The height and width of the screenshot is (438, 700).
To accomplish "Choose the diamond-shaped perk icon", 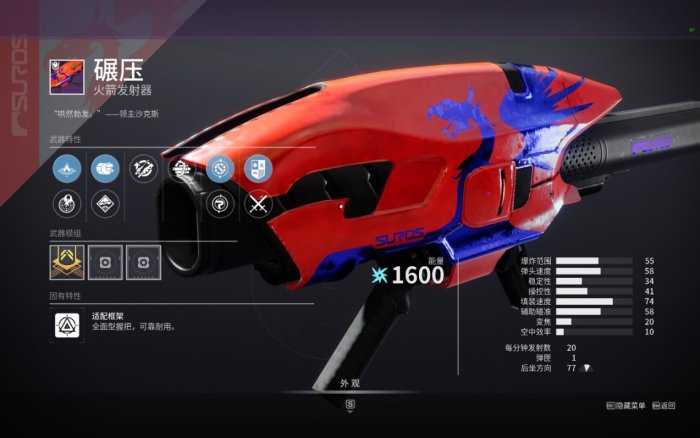I will click(x=104, y=204).
